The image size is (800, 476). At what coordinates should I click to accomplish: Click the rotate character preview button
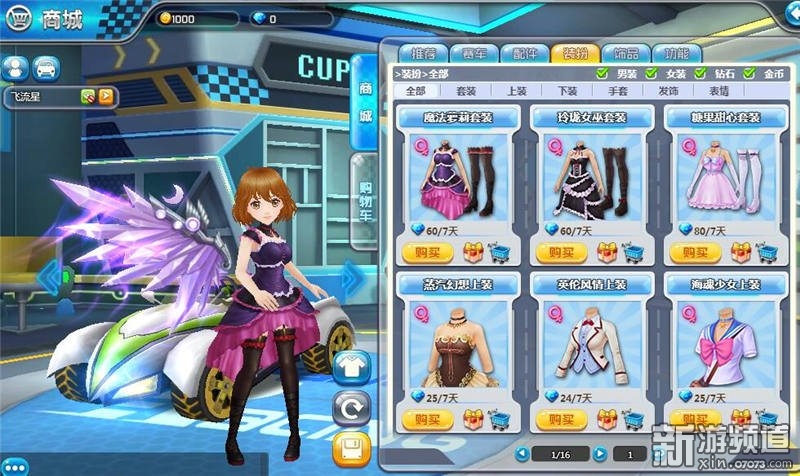(x=351, y=408)
